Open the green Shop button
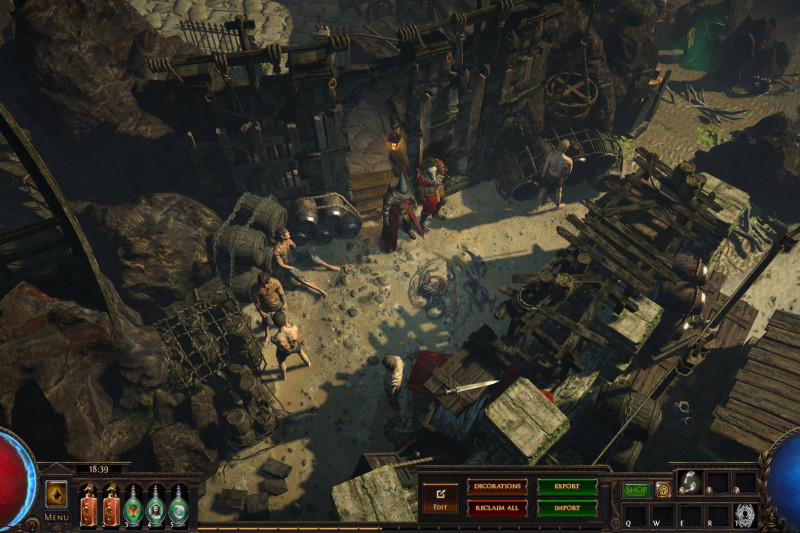 pos(636,490)
